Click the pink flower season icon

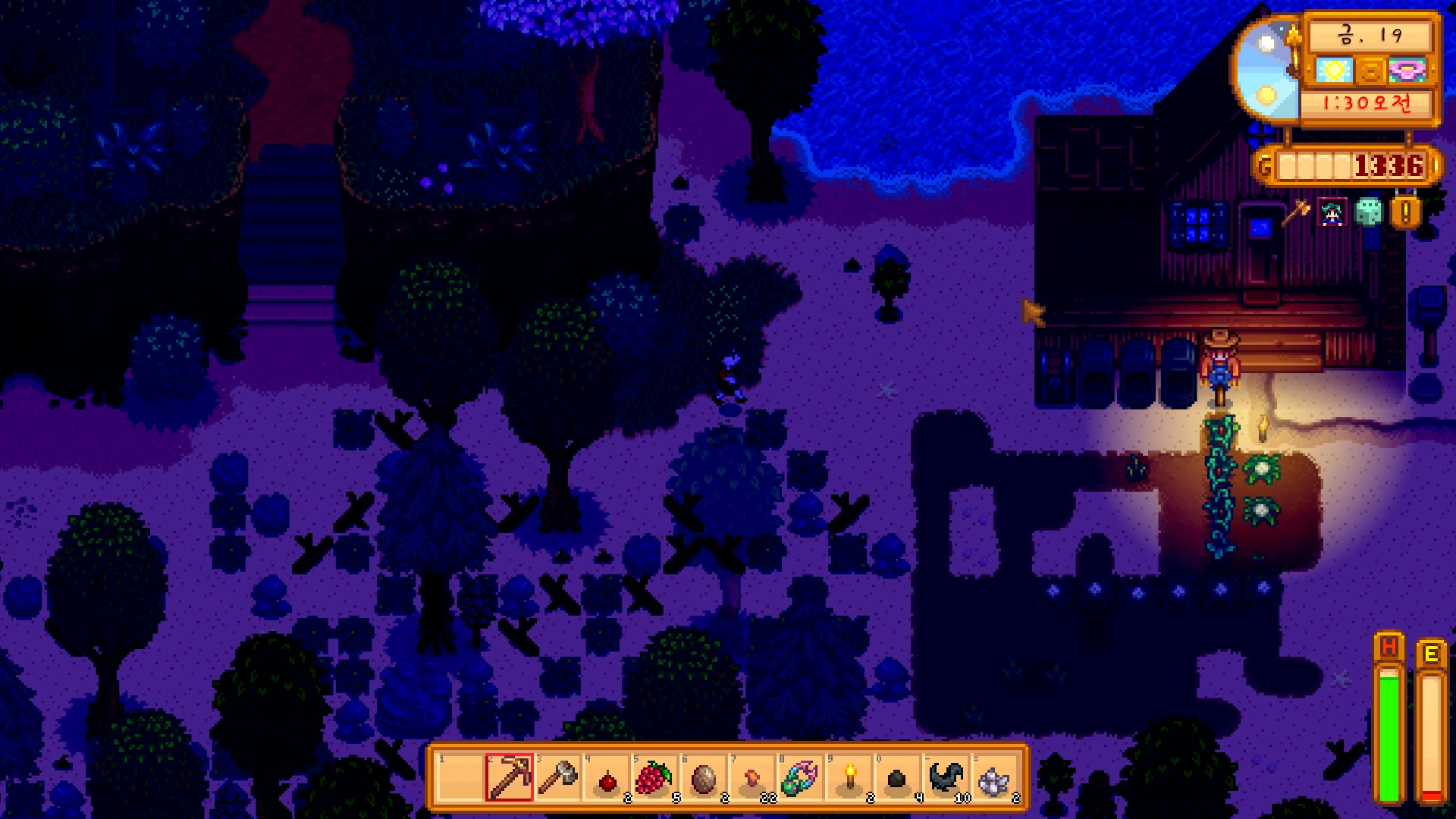1408,71
